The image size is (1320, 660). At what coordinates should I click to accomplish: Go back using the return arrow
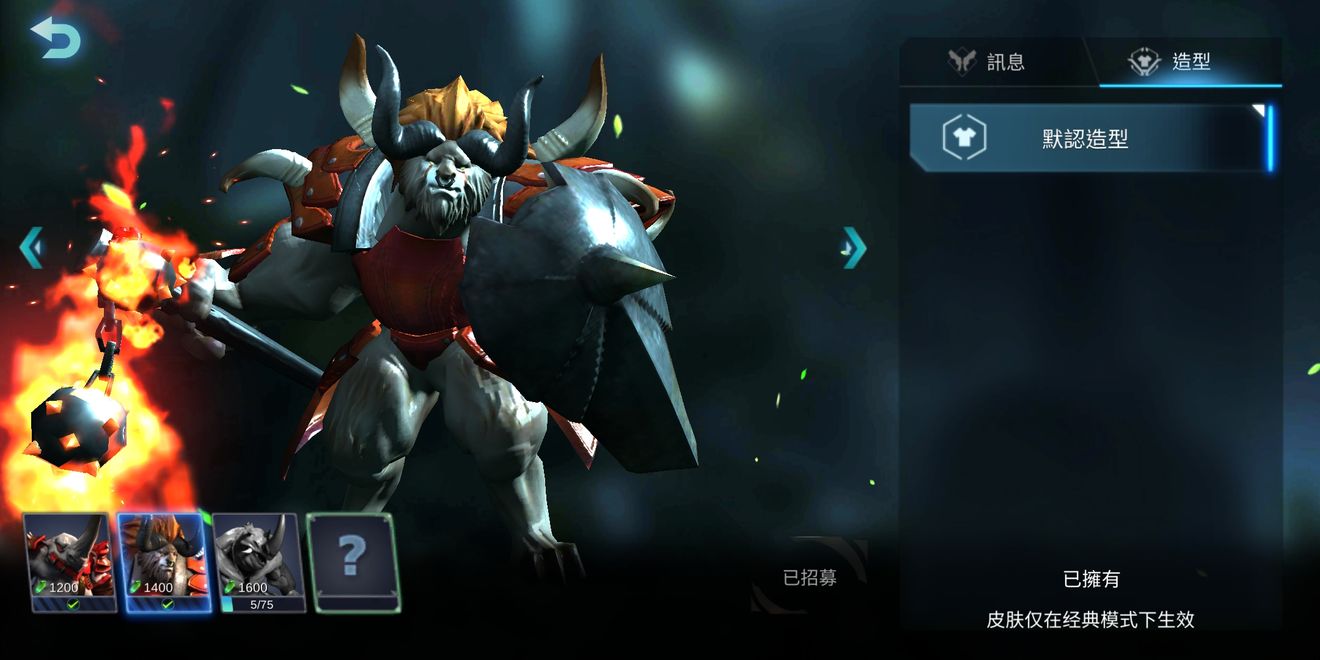tap(55, 37)
